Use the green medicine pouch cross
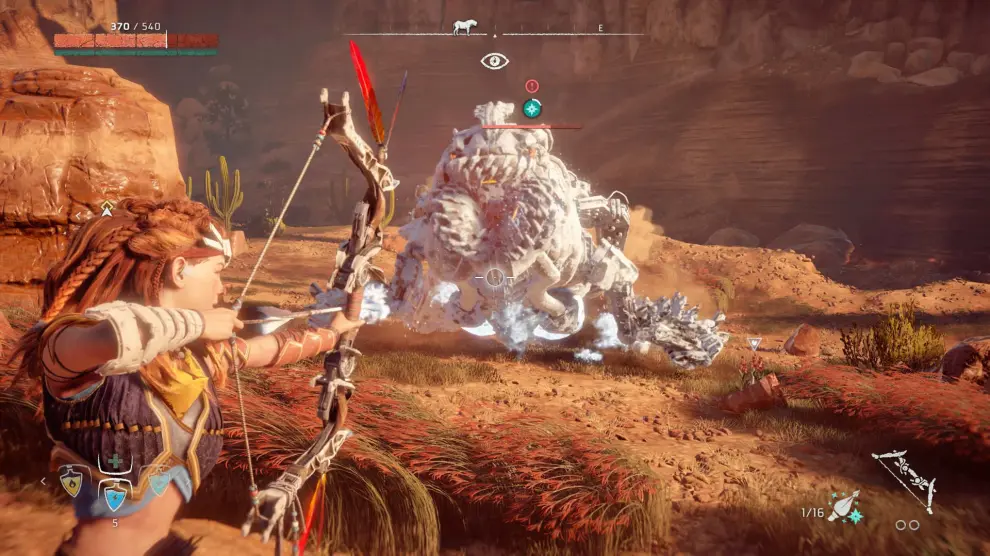Viewport: 990px width, 556px height. pyautogui.click(x=115, y=461)
